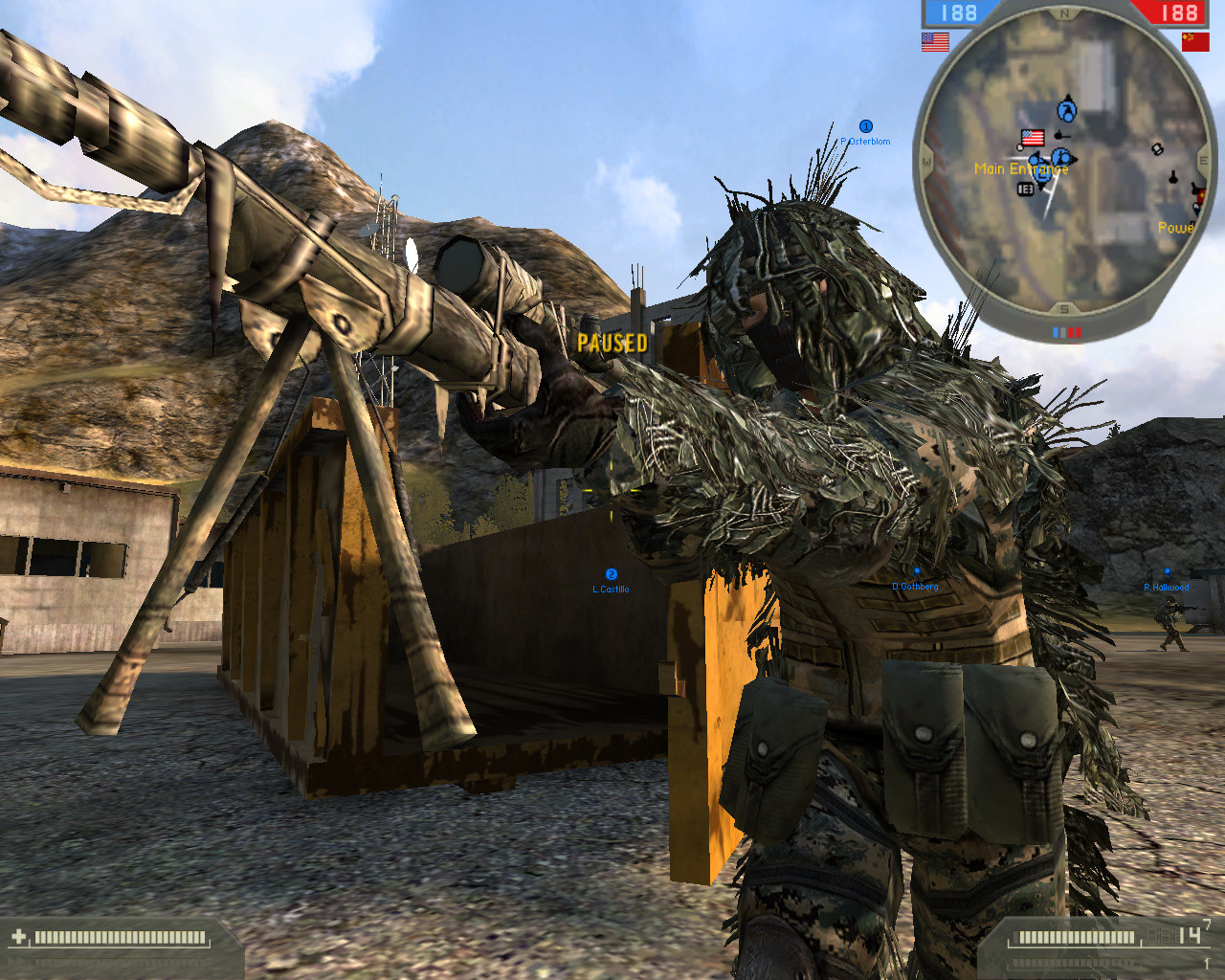Viewport: 1225px width, 980px height.
Task: Select the US flag icon above the minimap
Action: coord(933,41)
